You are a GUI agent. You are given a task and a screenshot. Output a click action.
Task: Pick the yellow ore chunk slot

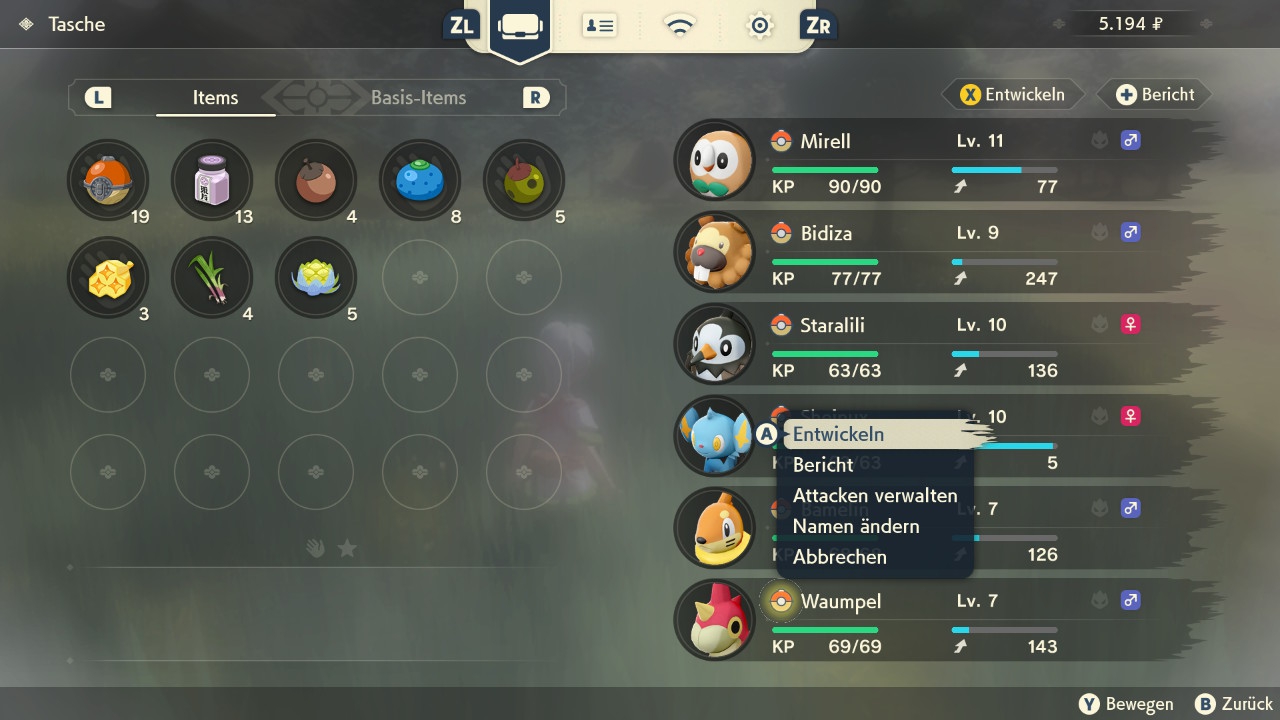tap(108, 278)
